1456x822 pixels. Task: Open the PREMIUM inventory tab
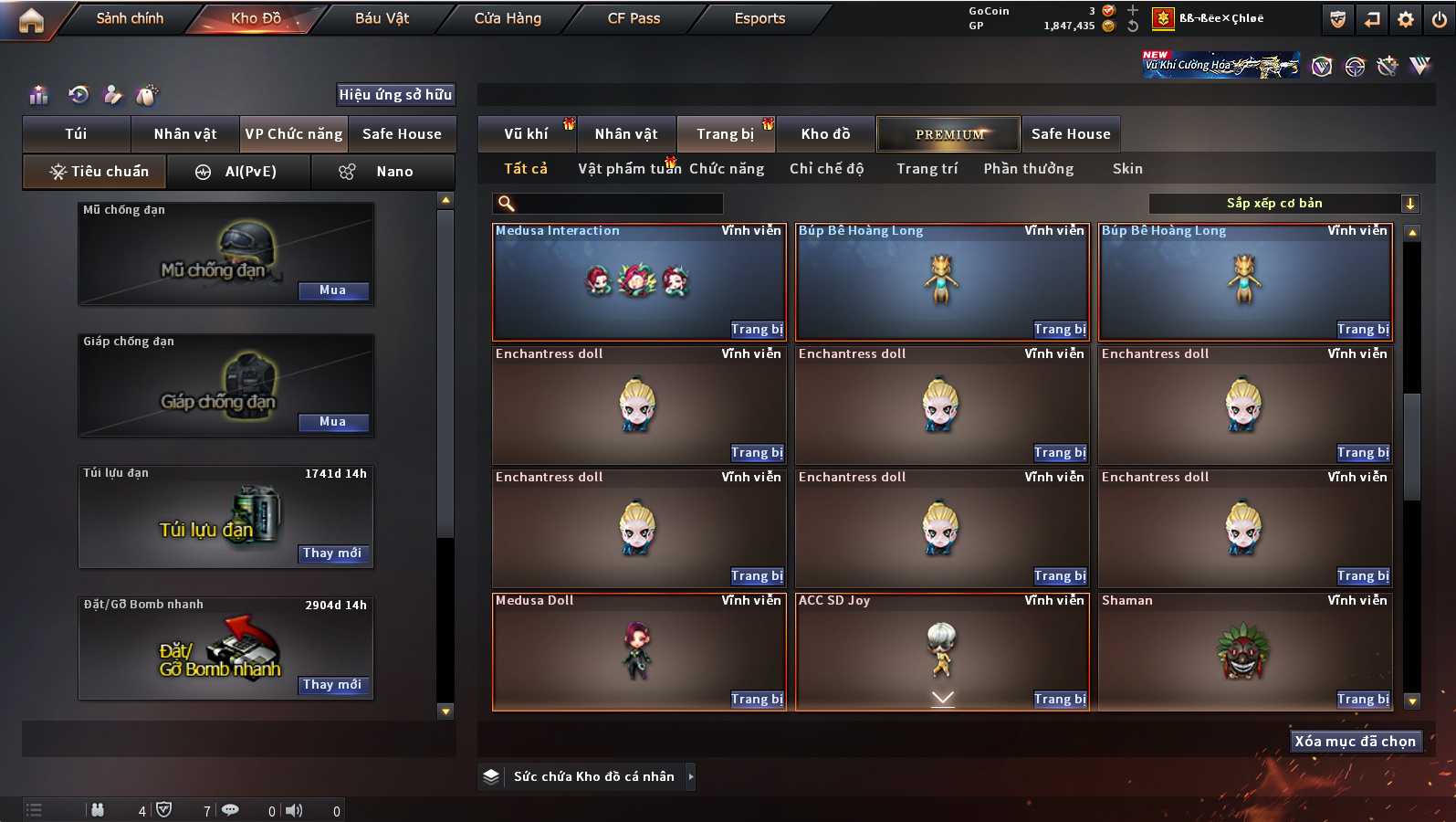(948, 134)
